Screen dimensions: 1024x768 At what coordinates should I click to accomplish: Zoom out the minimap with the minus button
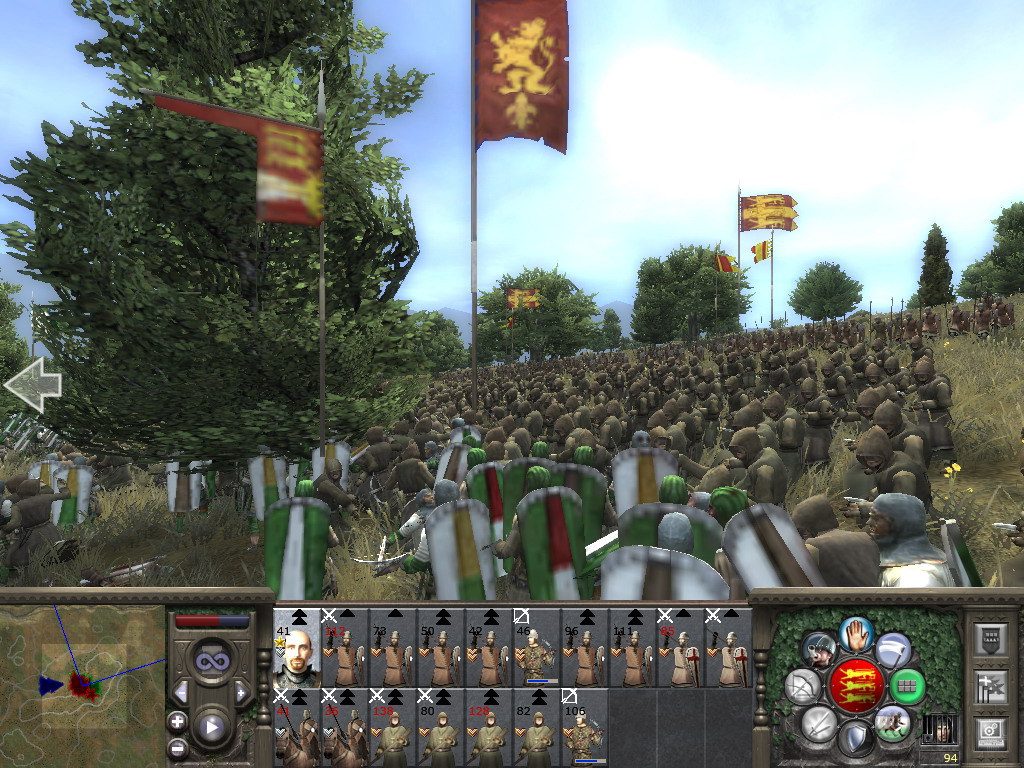click(x=177, y=747)
